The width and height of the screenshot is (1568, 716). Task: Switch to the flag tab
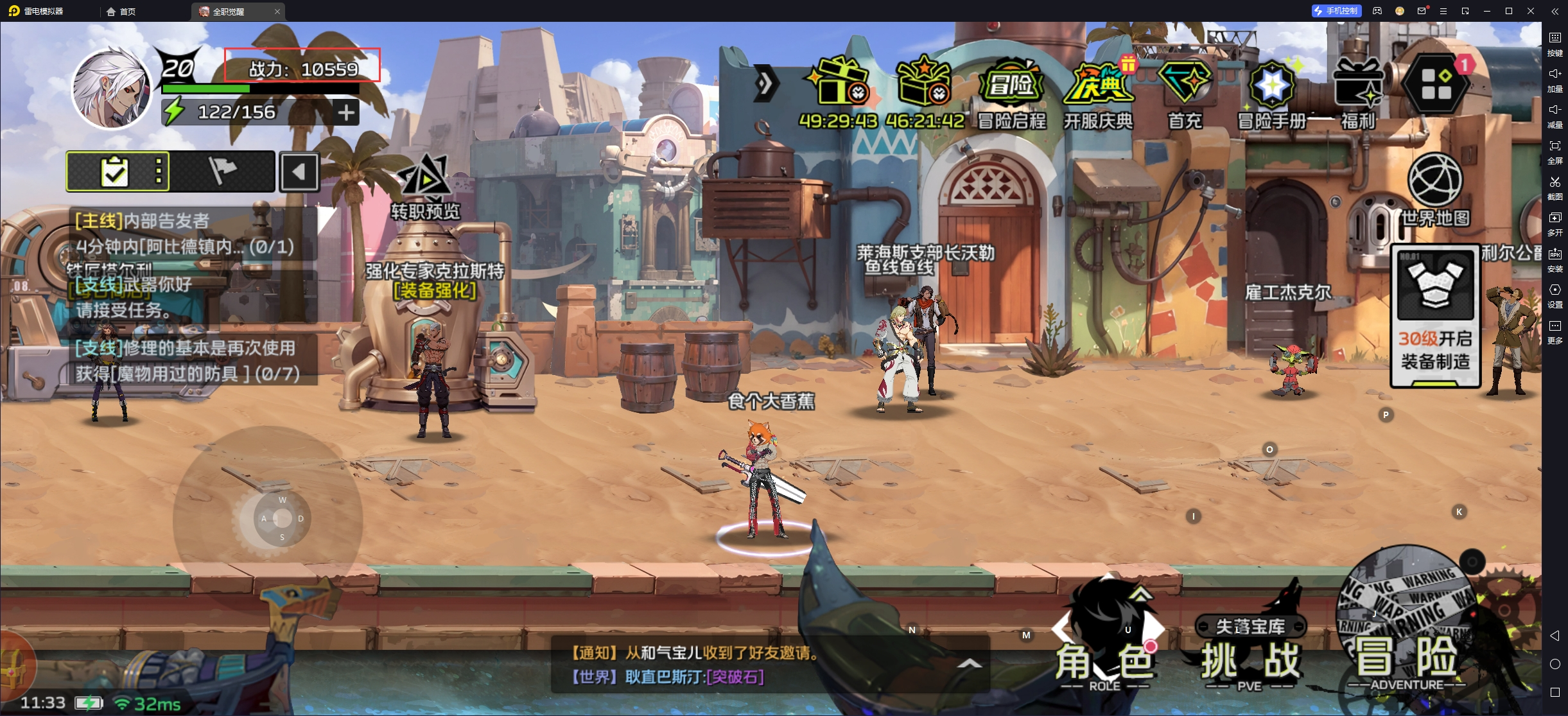pos(222,171)
